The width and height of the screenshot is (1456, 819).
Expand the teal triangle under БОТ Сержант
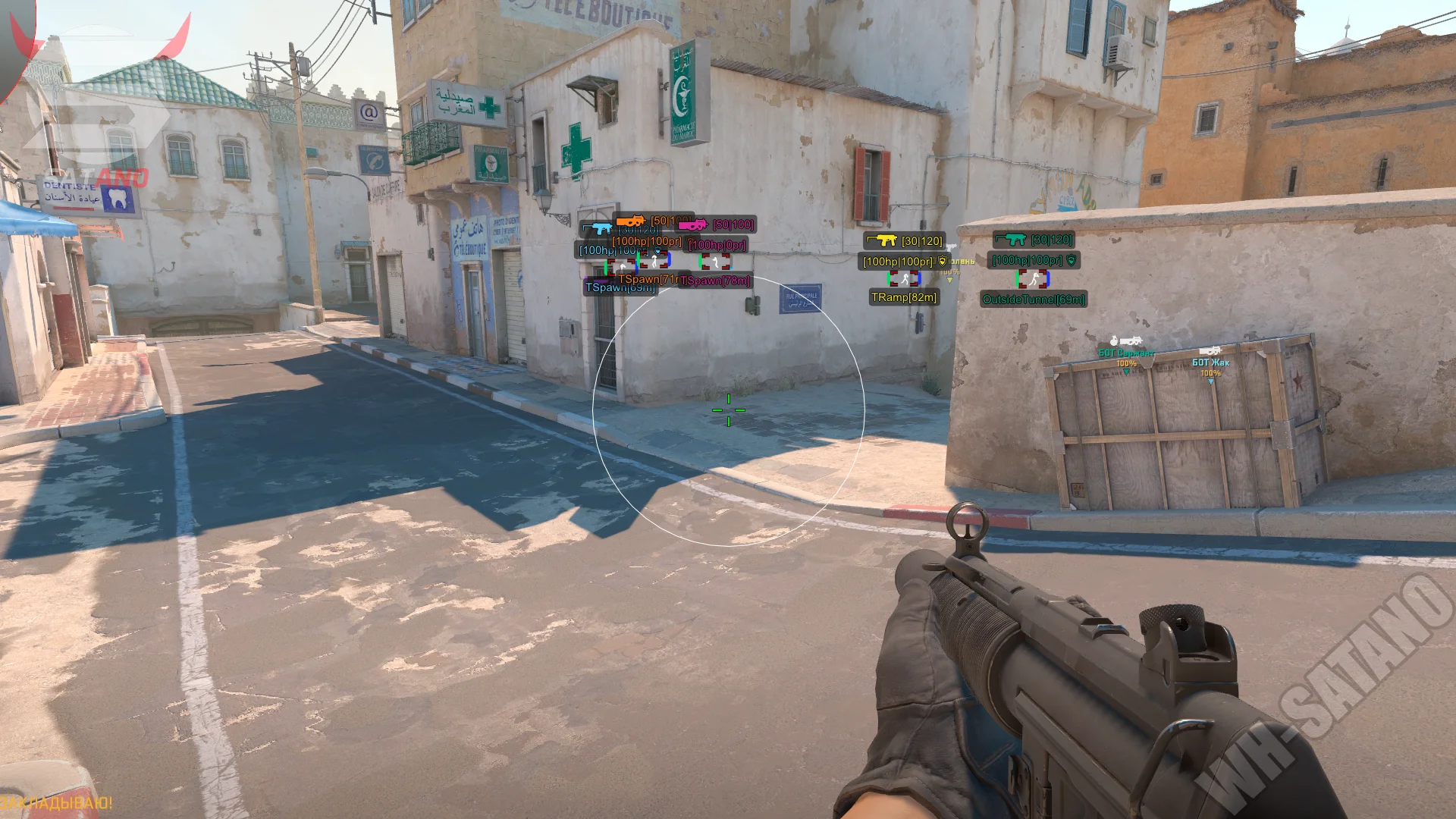click(x=1126, y=372)
